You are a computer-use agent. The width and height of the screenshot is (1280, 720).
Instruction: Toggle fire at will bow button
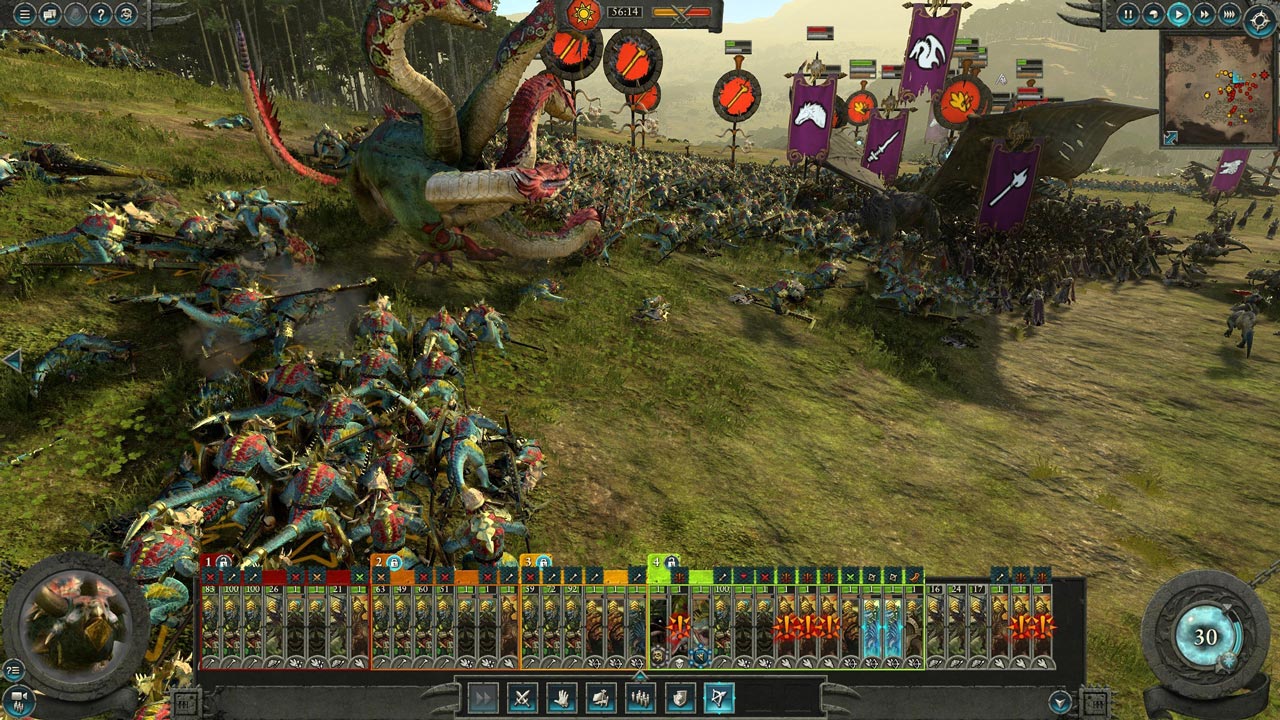coord(718,698)
